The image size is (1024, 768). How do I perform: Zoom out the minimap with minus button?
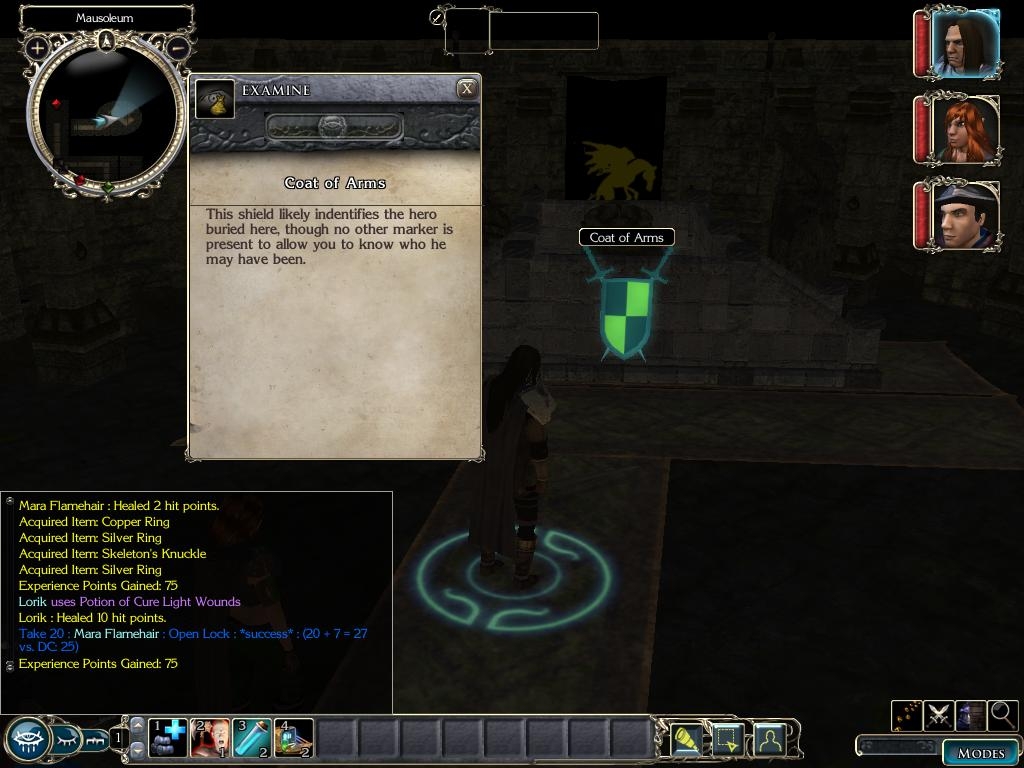[x=177, y=47]
